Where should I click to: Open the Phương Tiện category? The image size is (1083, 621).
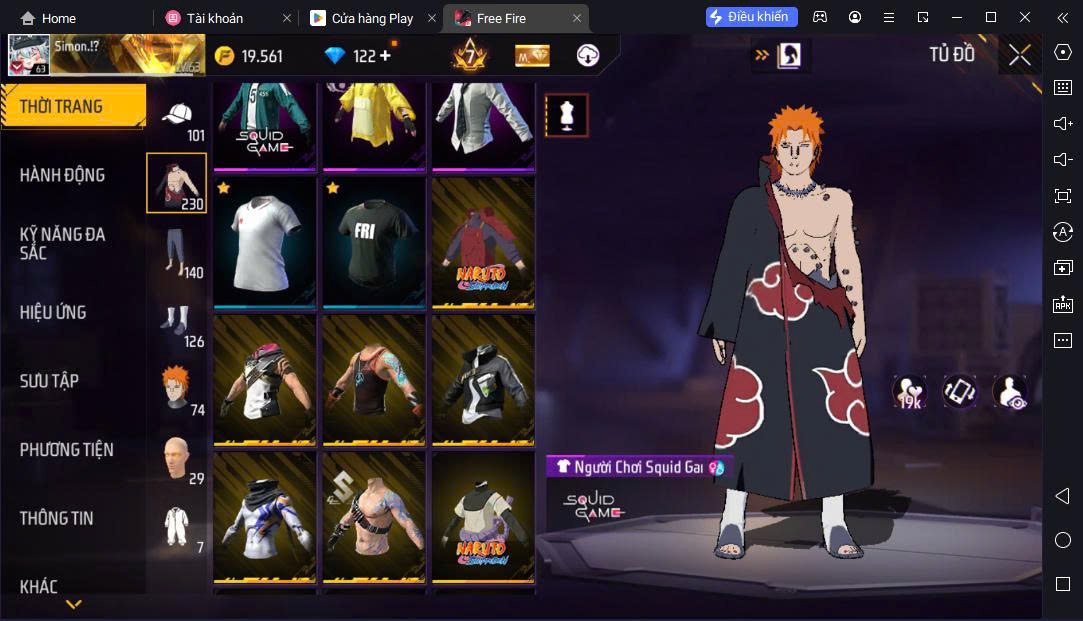(66, 450)
